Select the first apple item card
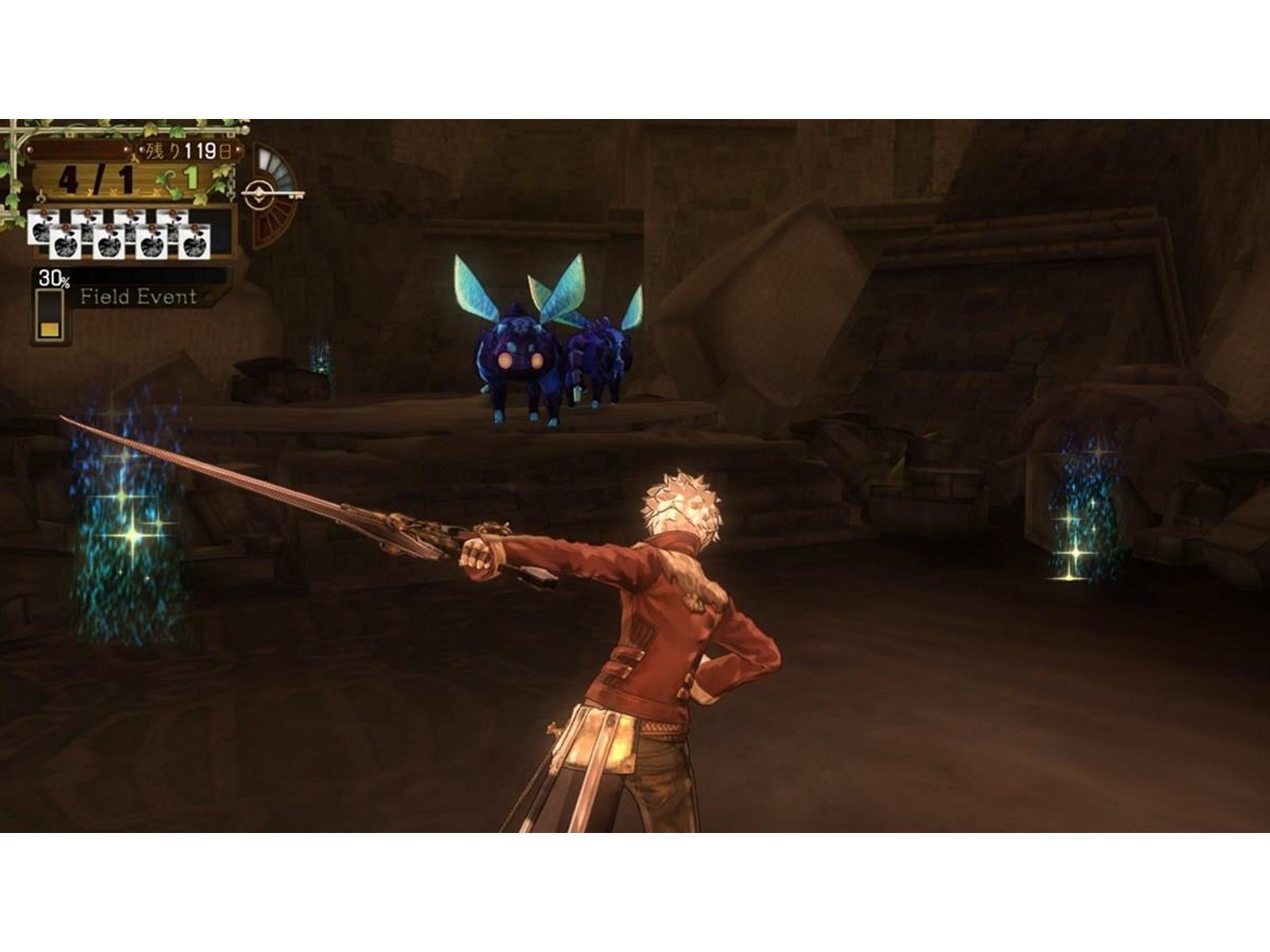The height and width of the screenshot is (952, 1270). (x=42, y=229)
